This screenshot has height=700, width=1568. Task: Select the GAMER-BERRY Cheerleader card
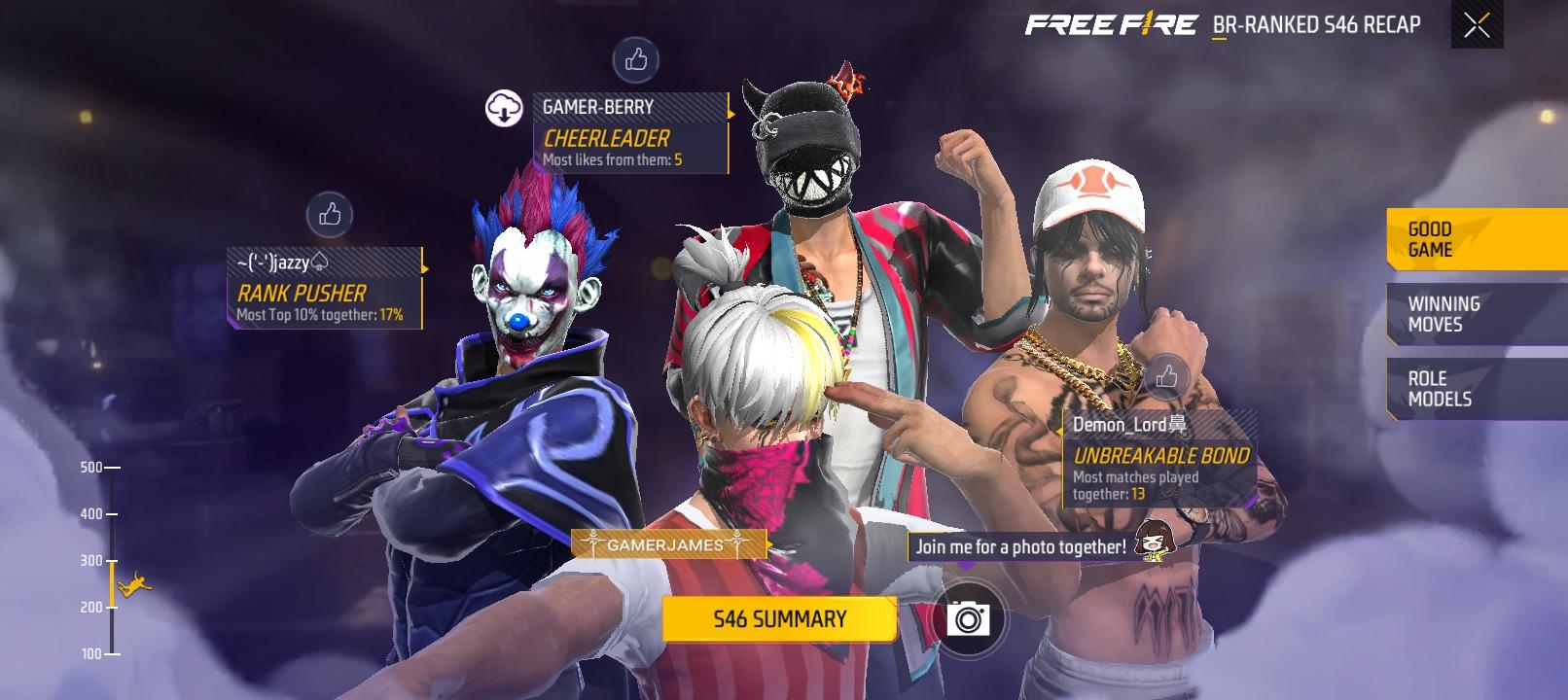tap(630, 133)
